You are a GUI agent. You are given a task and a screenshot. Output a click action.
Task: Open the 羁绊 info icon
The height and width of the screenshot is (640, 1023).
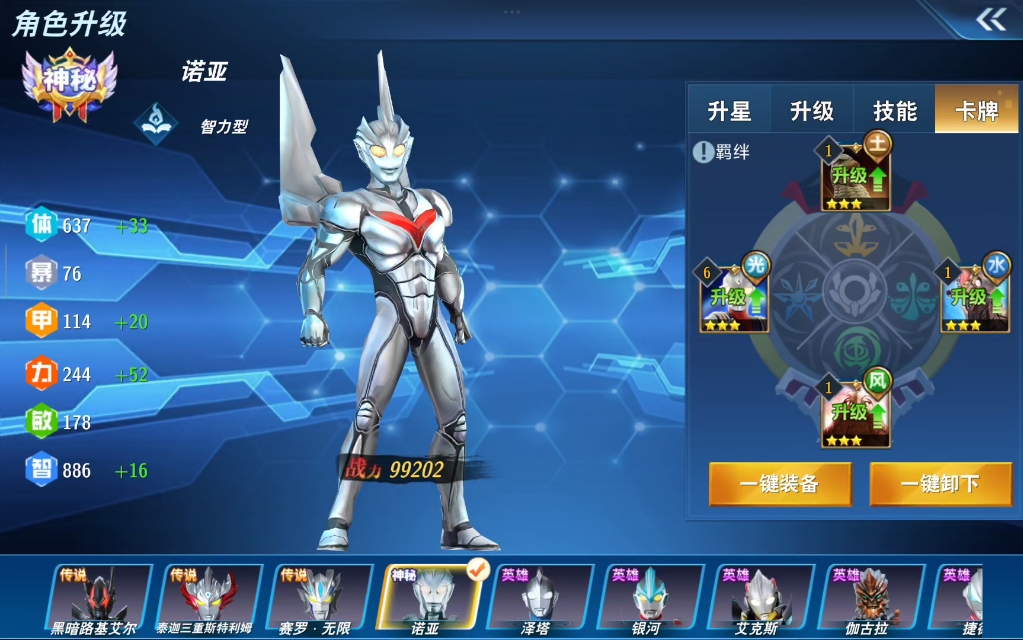tap(704, 152)
